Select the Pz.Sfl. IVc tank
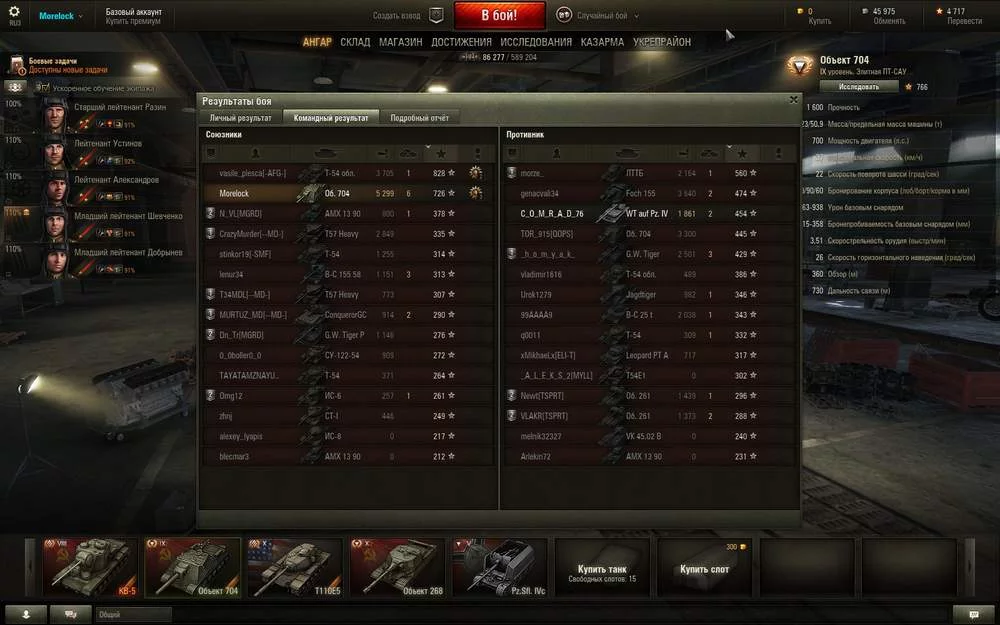The height and width of the screenshot is (625, 1000). 499,567
